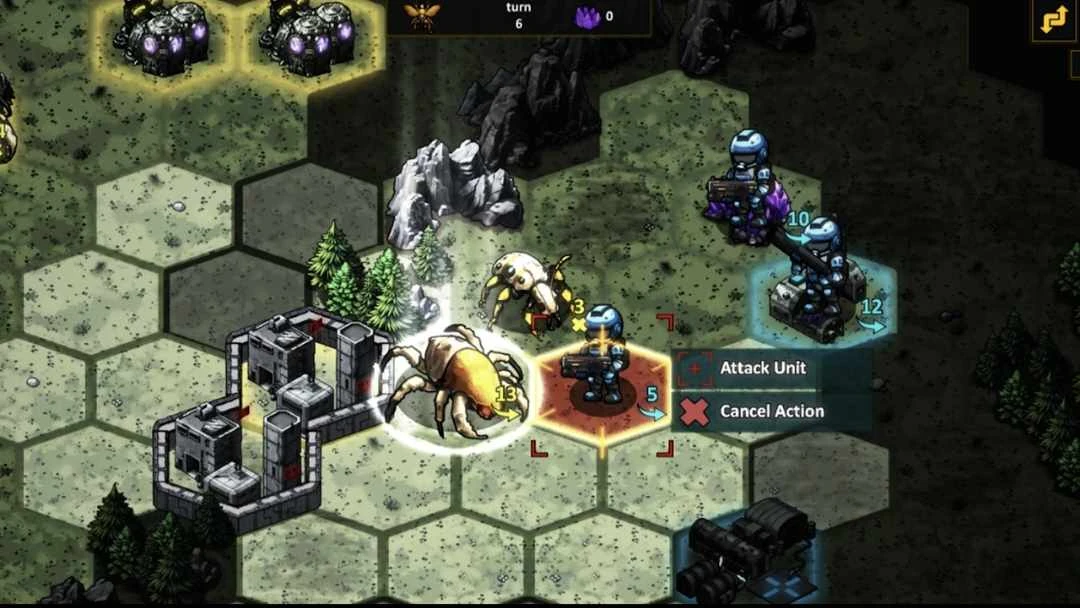Click the yellow arrows button in the corner
1080x608 pixels.
point(1053,22)
